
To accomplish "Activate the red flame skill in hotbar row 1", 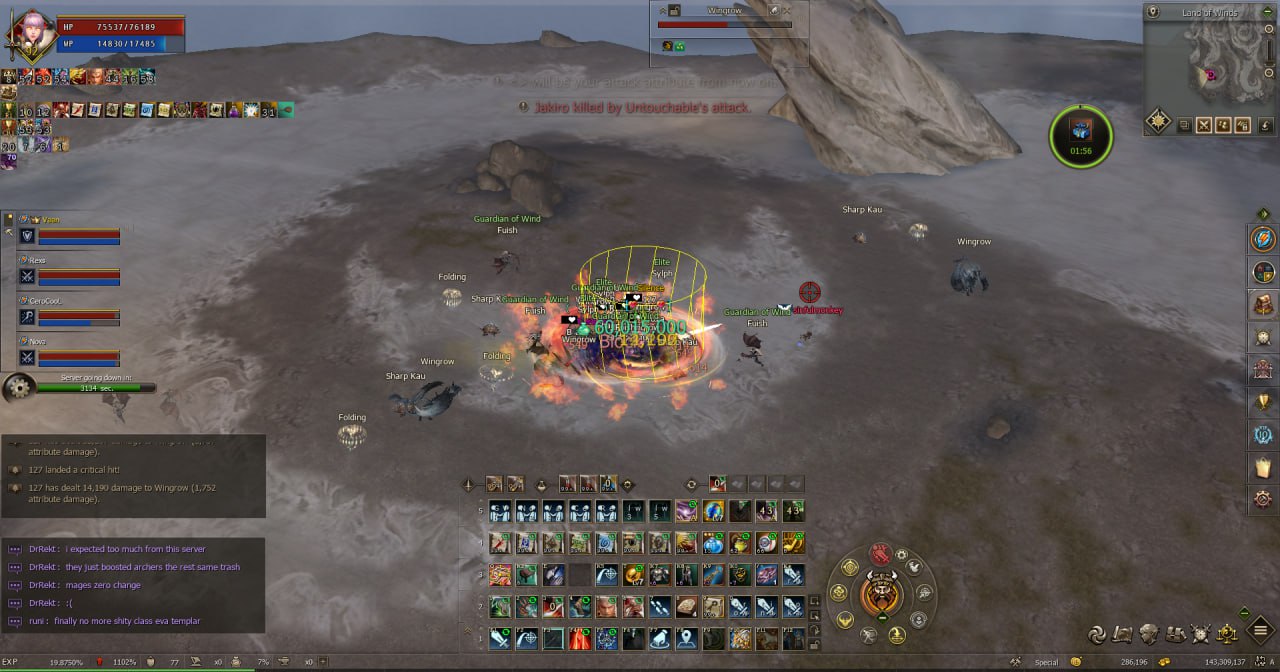I will (x=579, y=638).
